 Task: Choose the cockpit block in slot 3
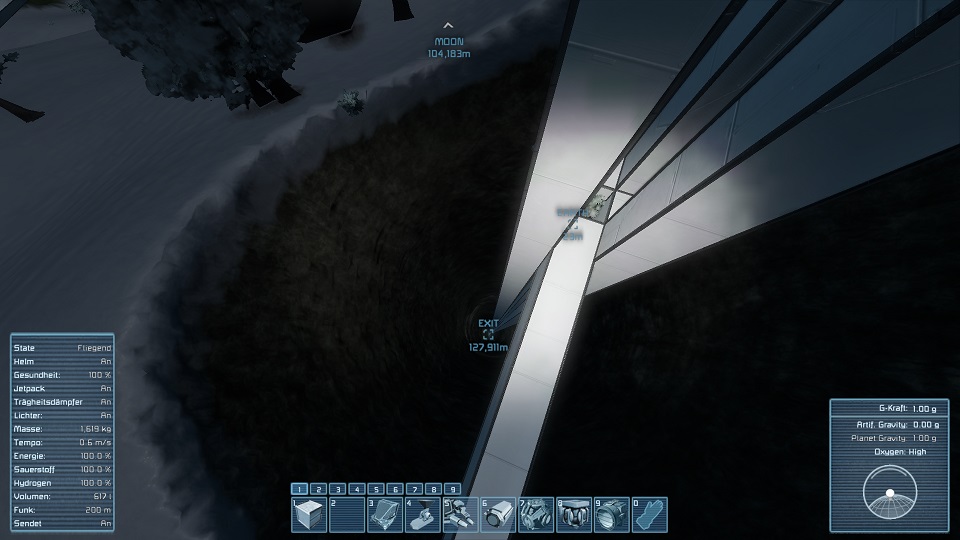tap(385, 515)
